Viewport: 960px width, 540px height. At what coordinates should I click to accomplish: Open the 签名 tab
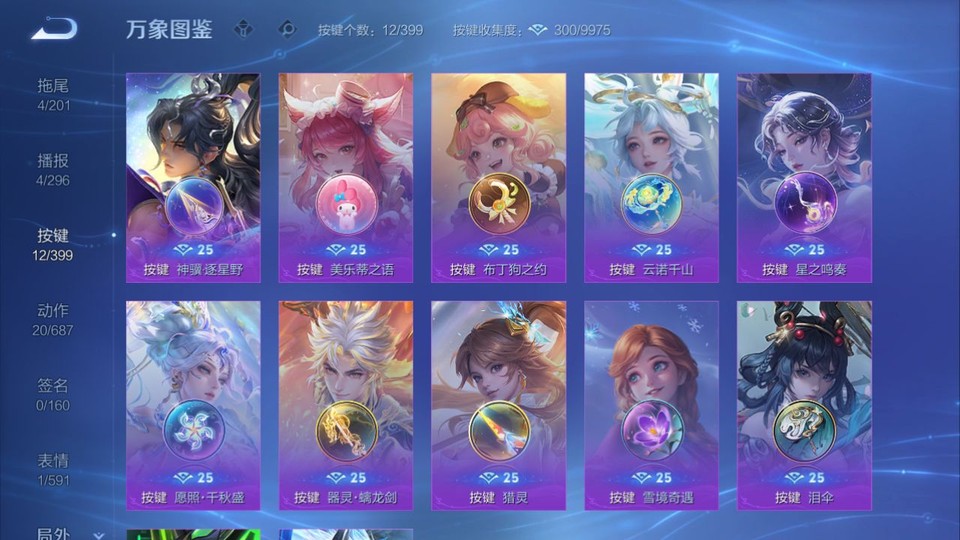pyautogui.click(x=54, y=394)
